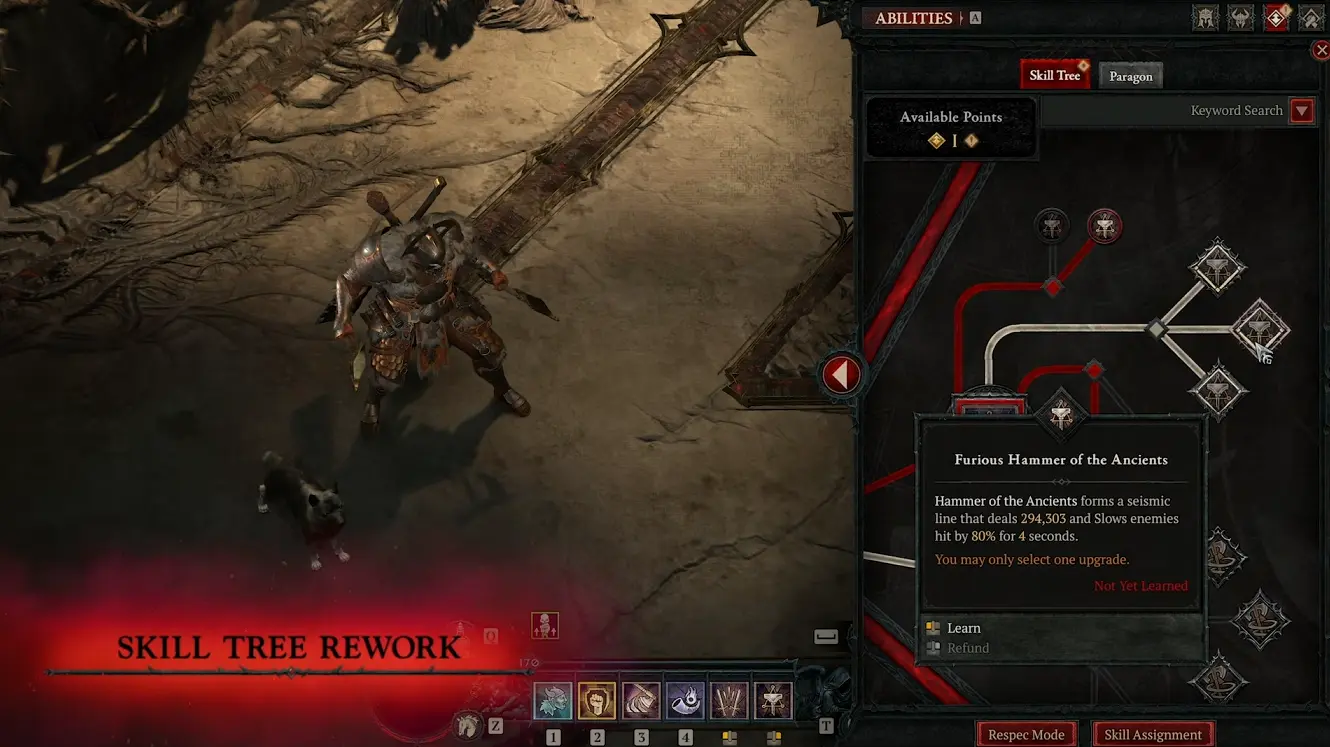Click the red skill point notification icon
Viewport: 1330px width, 747px height.
pyautogui.click(x=1276, y=17)
